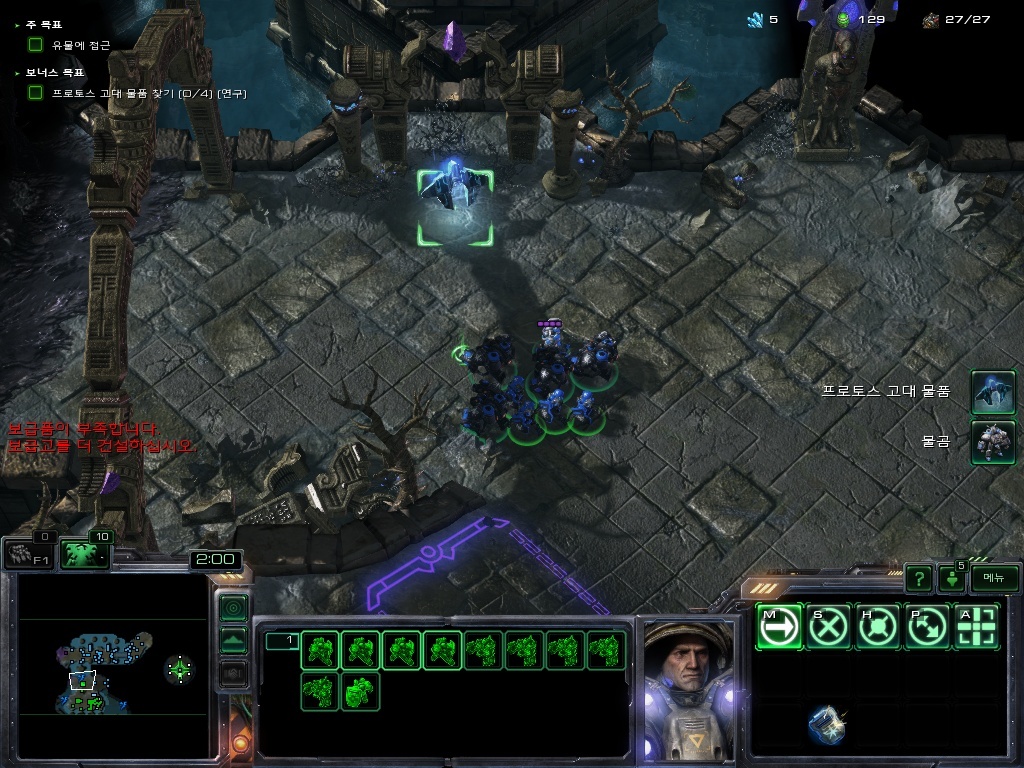Image resolution: width=1024 pixels, height=768 pixels.
Task: Choose the Hold Position command
Action: [878, 627]
